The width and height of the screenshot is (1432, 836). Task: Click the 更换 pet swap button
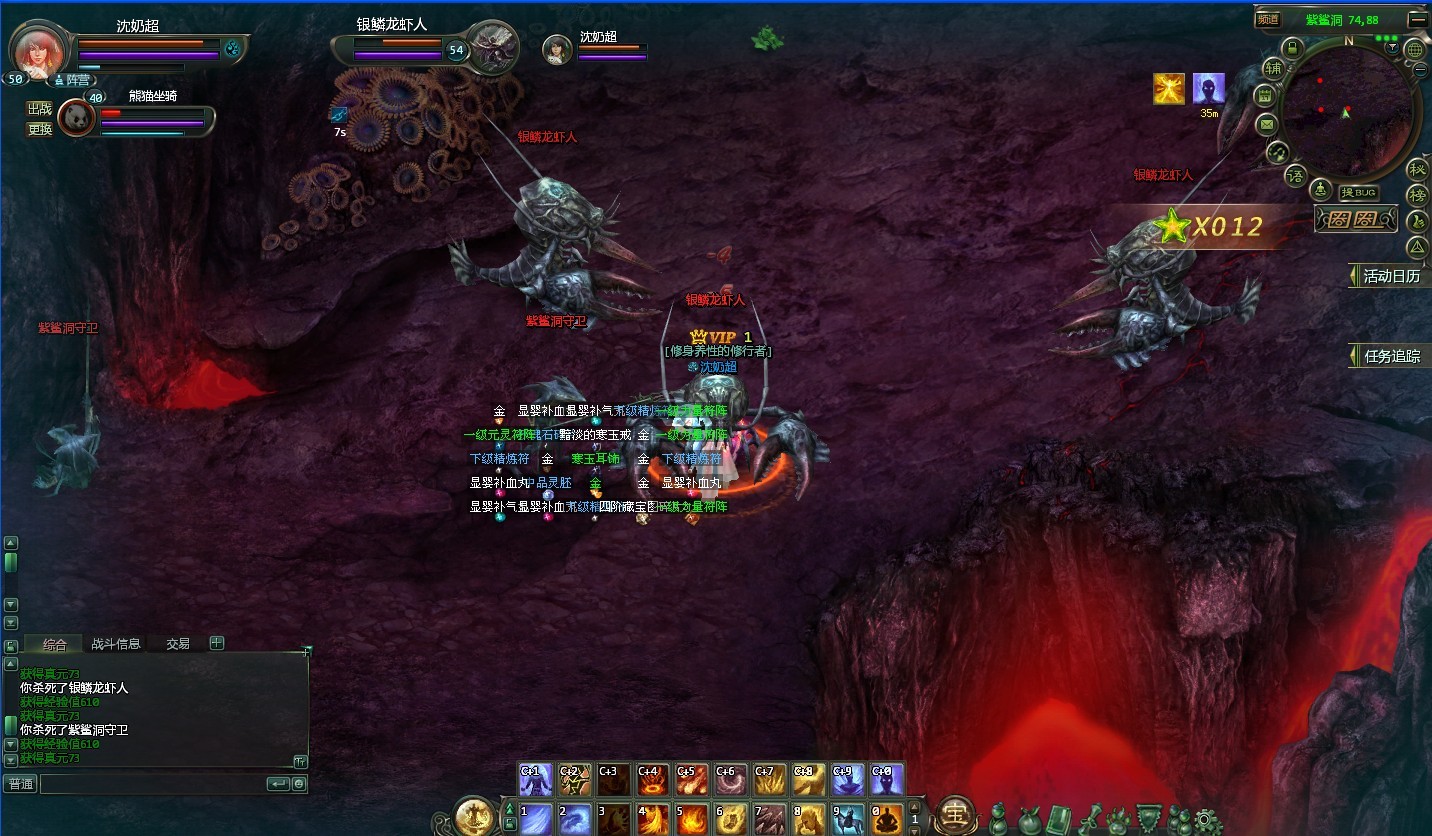point(39,129)
